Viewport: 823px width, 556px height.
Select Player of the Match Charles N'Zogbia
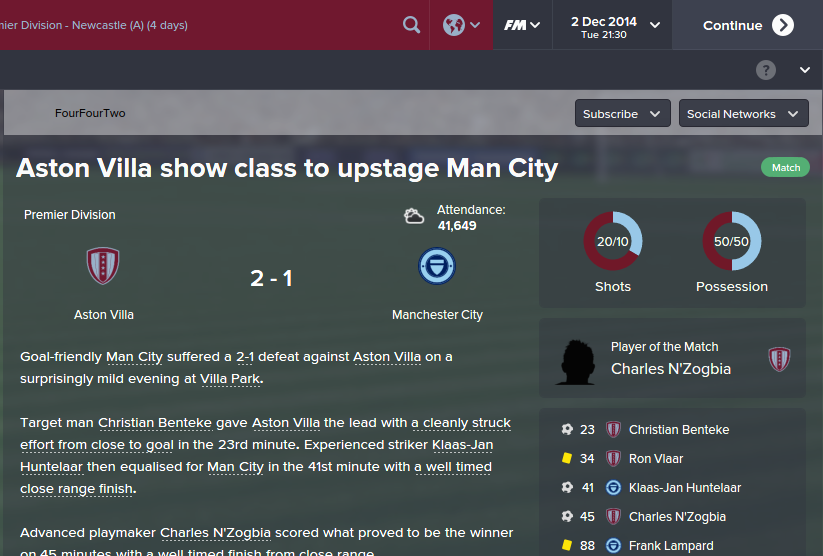tap(670, 369)
